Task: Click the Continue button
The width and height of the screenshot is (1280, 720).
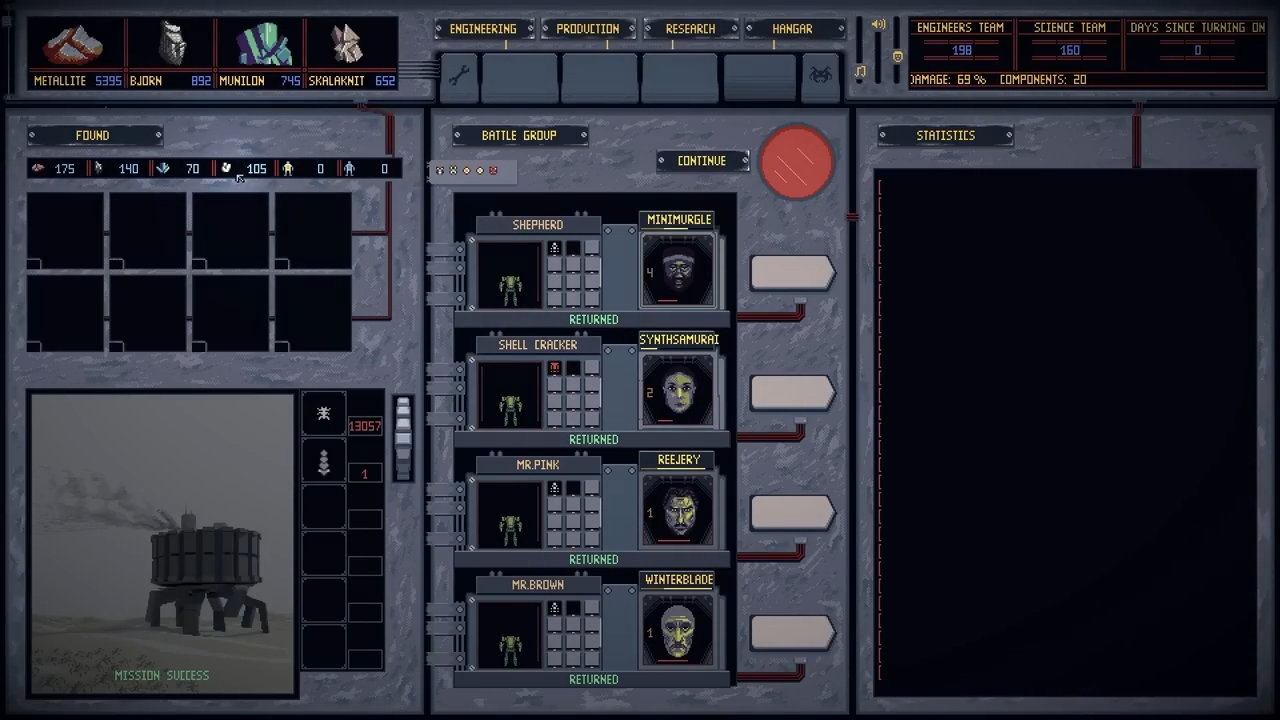Action: point(702,161)
